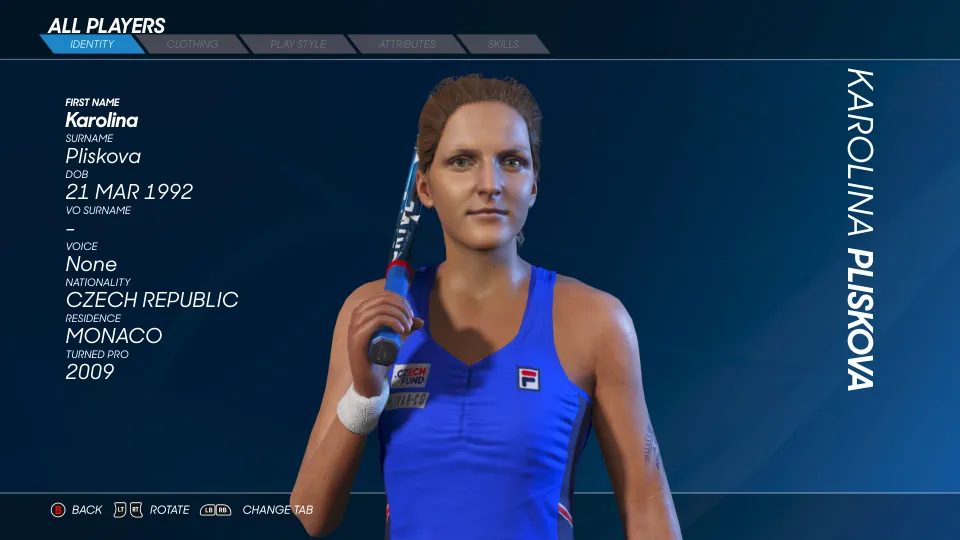Edit the Turned Pro year 2009
The width and height of the screenshot is (960, 540).
[x=90, y=372]
